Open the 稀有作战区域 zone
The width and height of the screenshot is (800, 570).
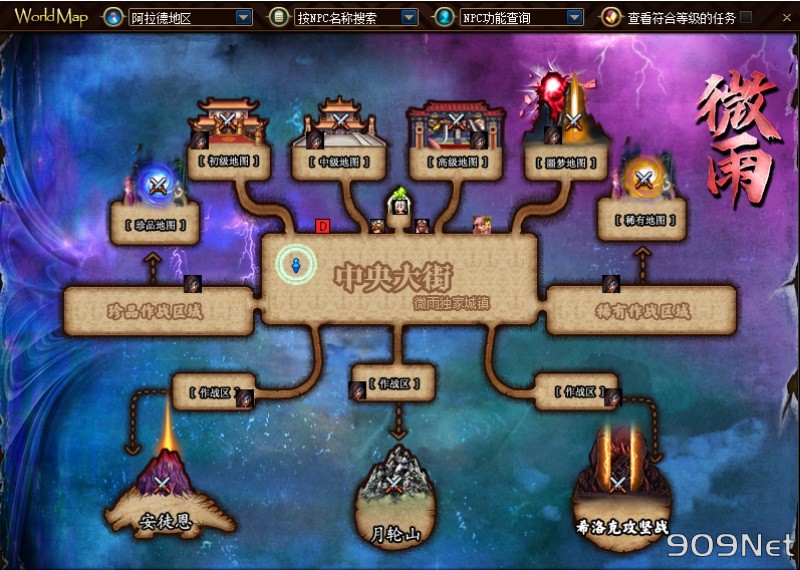[x=641, y=311]
